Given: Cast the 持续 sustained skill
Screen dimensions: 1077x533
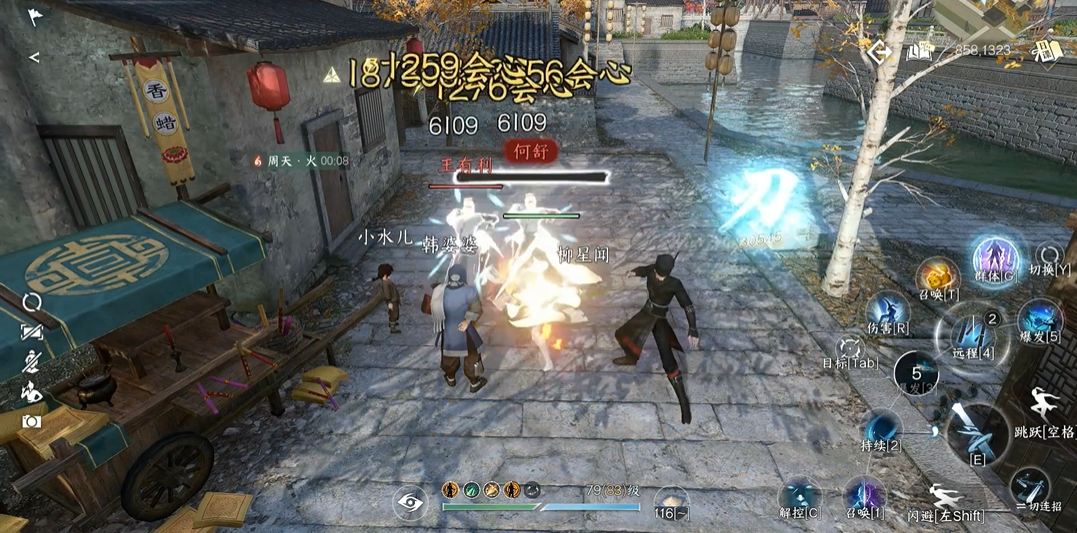Looking at the screenshot, I should 883,428.
